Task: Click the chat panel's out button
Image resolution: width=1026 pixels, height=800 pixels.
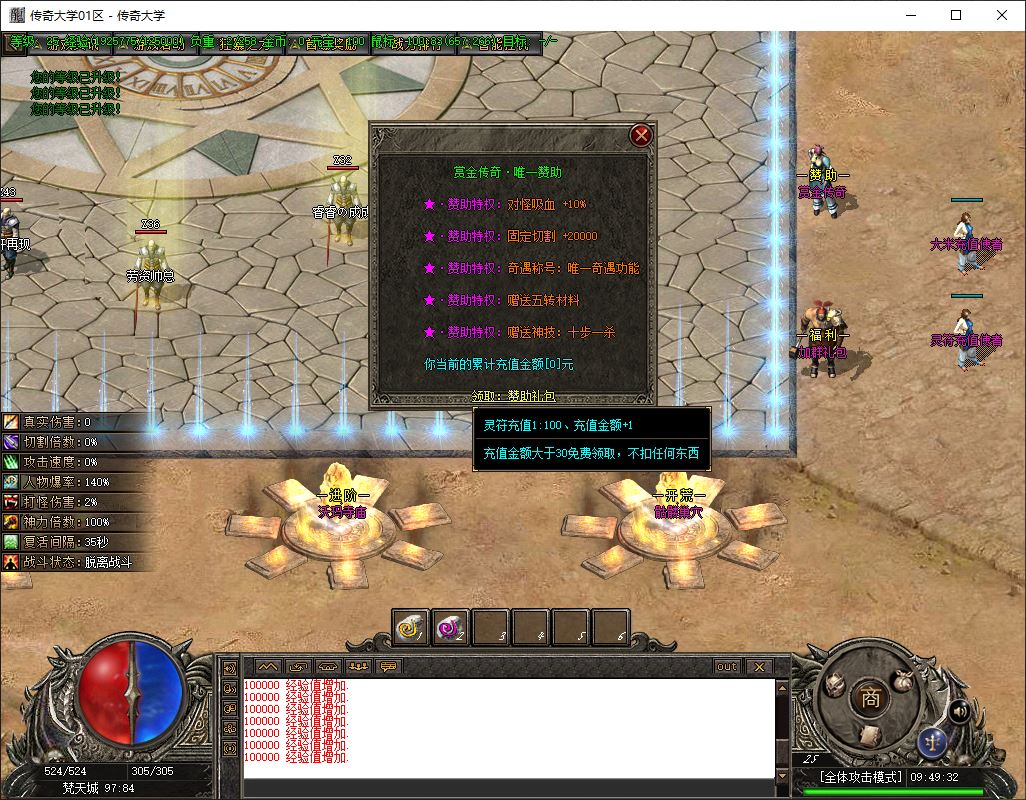Action: pyautogui.click(x=727, y=666)
